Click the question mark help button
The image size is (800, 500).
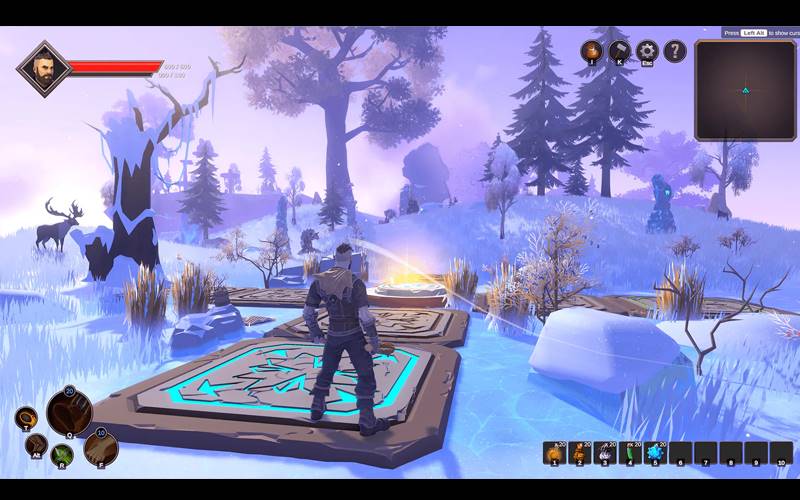tap(675, 51)
